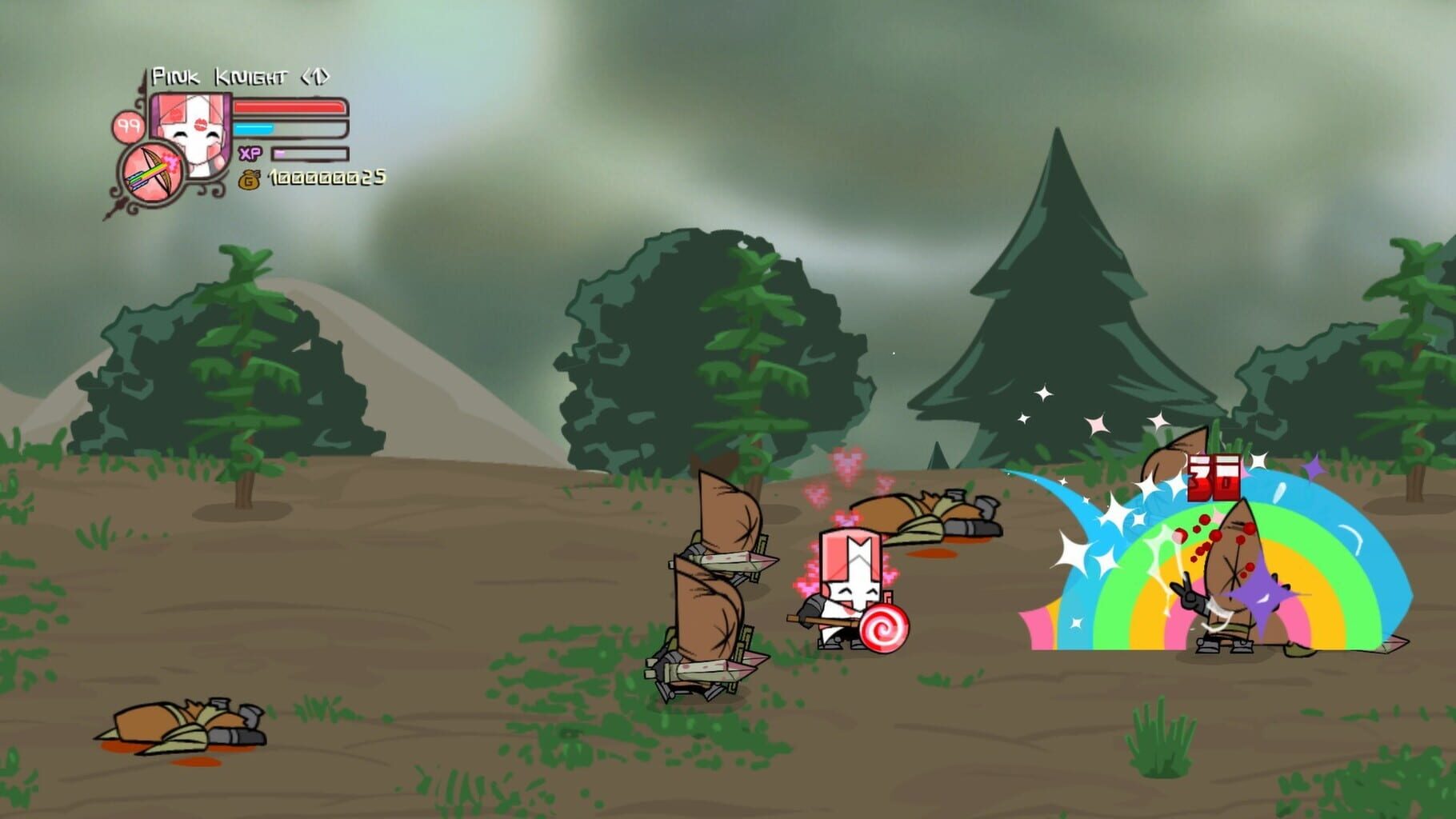The height and width of the screenshot is (819, 1456).
Task: Click the XP label badge
Action: coord(248,151)
